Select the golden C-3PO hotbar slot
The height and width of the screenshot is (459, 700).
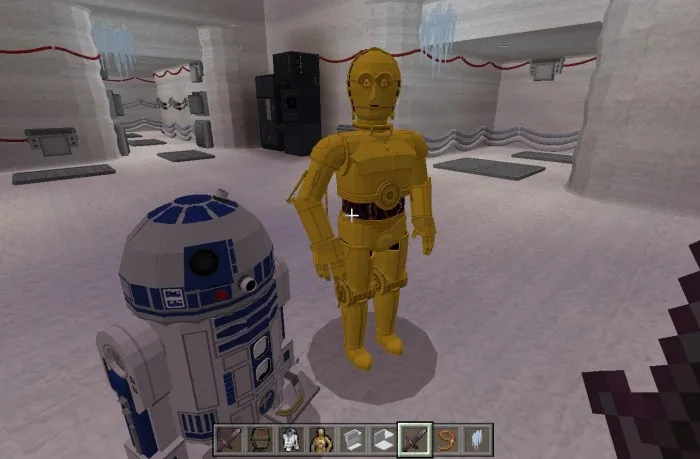click(320, 439)
